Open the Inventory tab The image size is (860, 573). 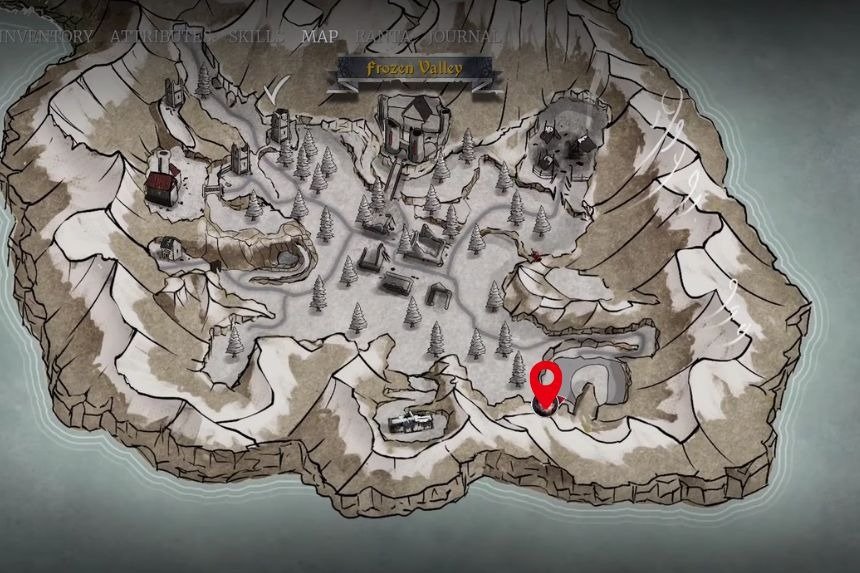47,36
